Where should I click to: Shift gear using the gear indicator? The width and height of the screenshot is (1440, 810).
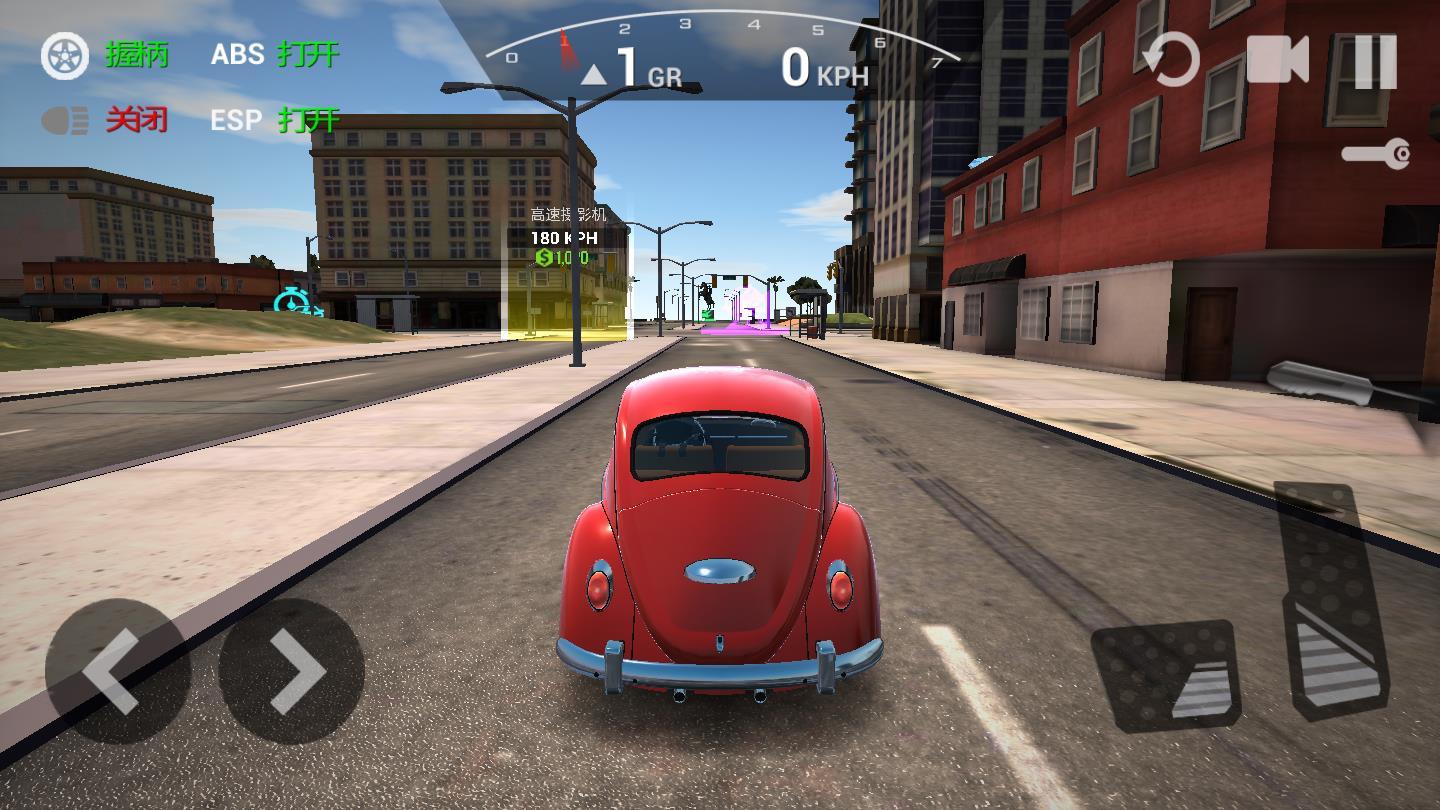tap(632, 68)
